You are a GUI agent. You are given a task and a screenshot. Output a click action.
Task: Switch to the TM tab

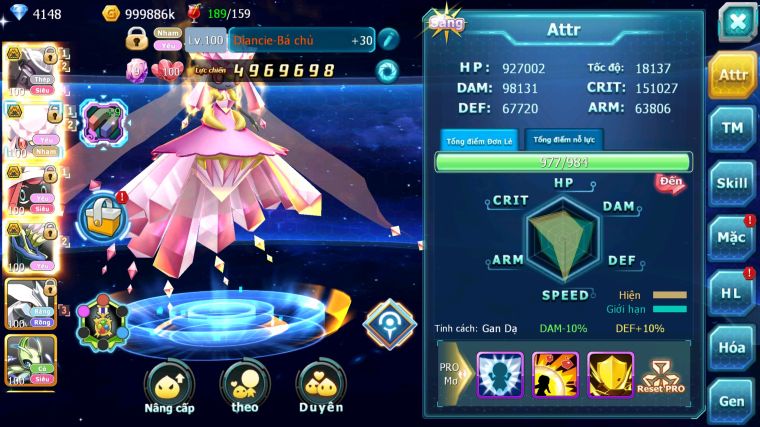732,127
